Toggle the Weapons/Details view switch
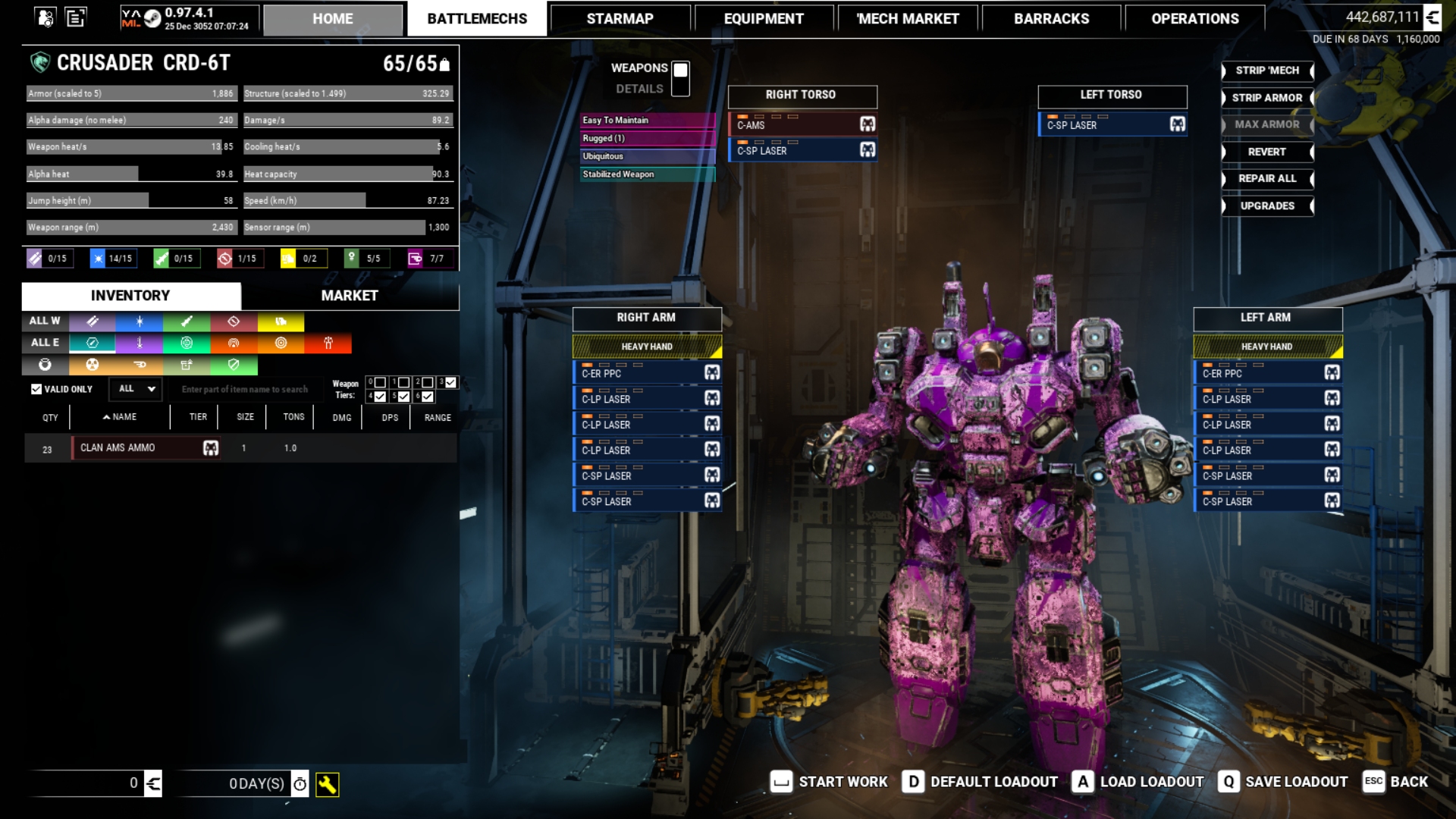 680,78
